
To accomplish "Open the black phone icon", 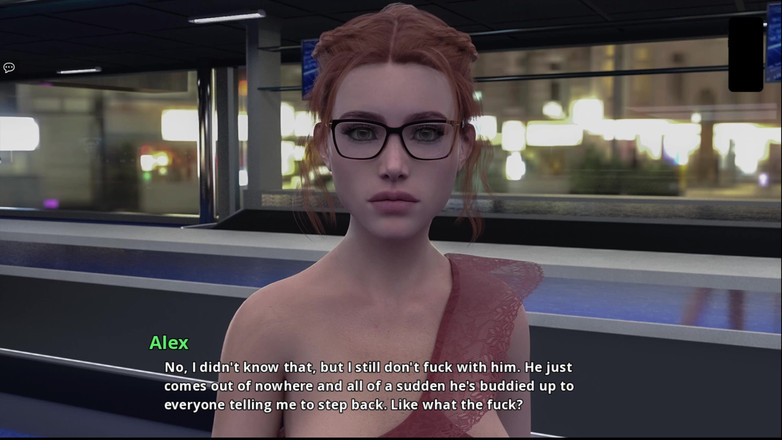I will 745,53.
